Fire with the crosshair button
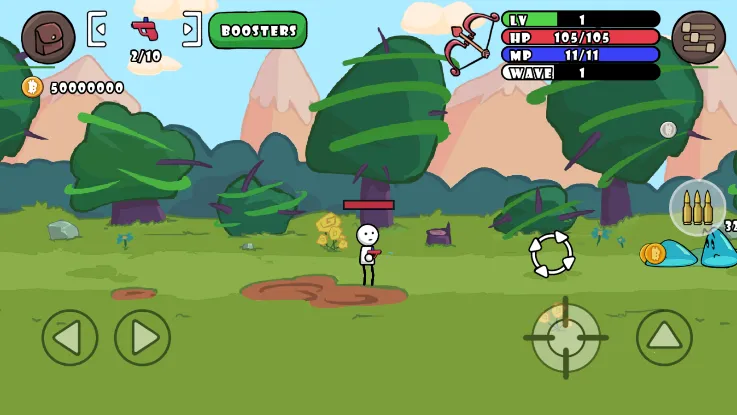The height and width of the screenshot is (415, 737). 566,338
